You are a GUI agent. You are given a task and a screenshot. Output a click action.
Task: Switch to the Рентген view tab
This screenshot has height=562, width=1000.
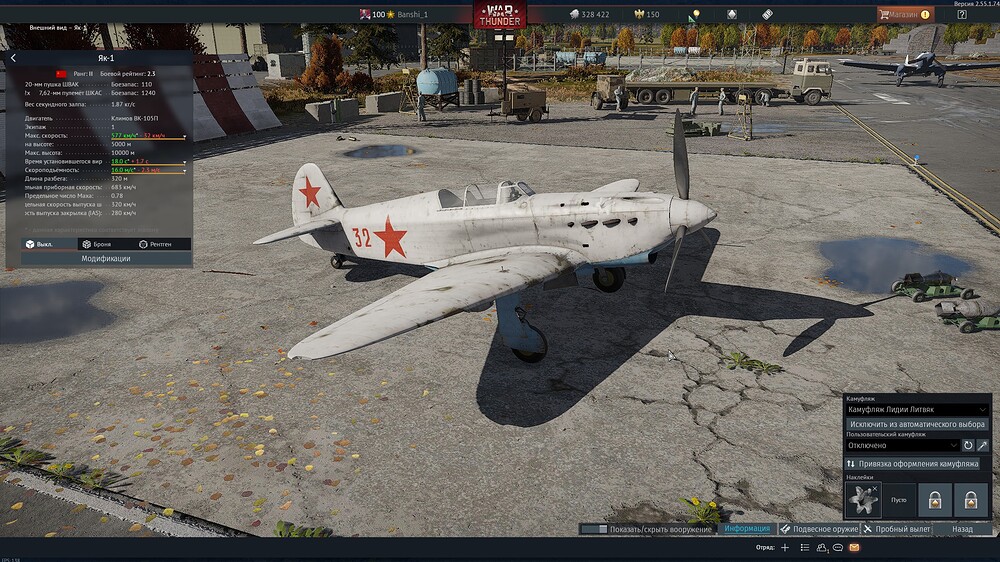pos(154,244)
